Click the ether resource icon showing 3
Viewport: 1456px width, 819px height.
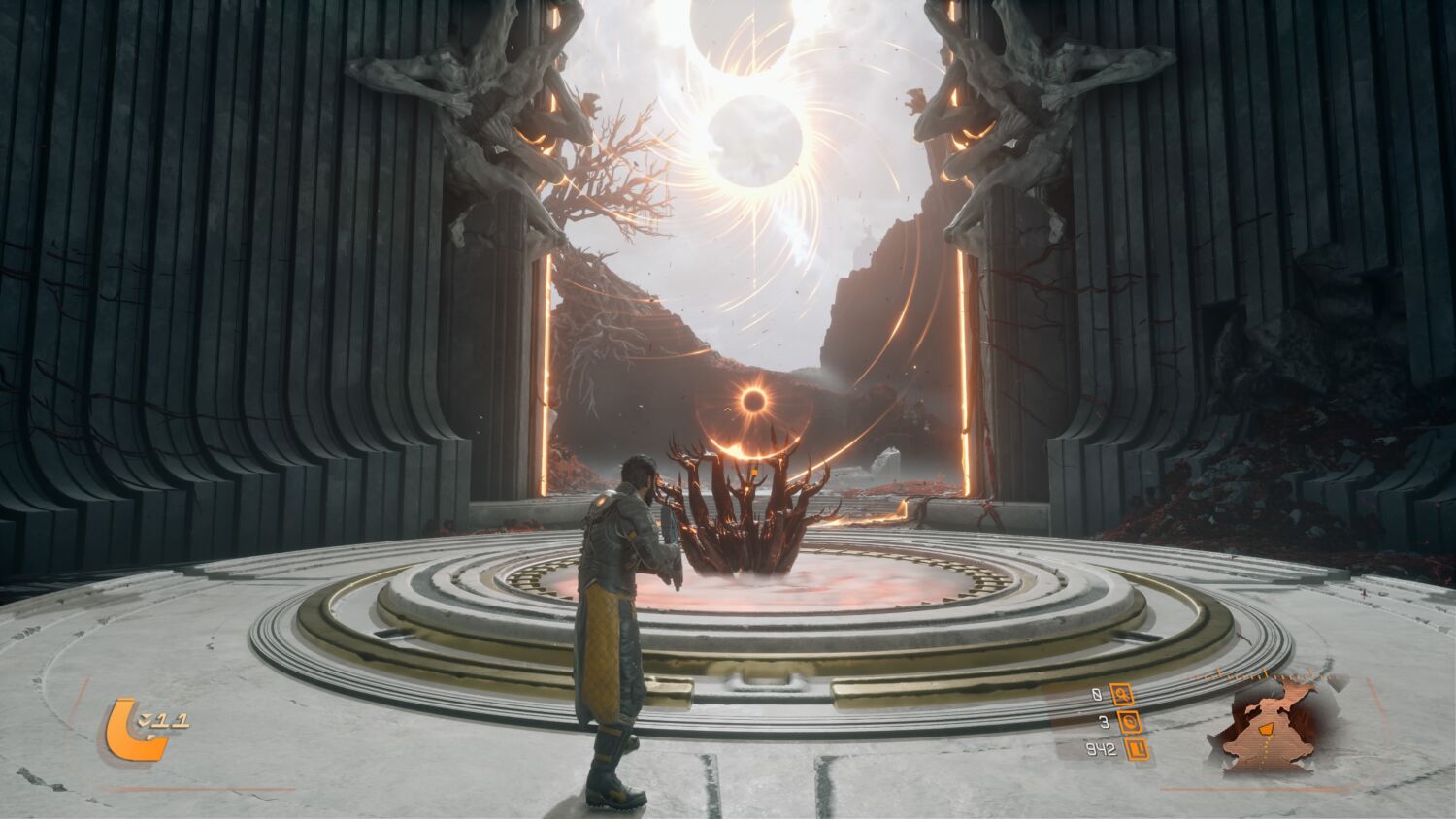(x=1130, y=722)
